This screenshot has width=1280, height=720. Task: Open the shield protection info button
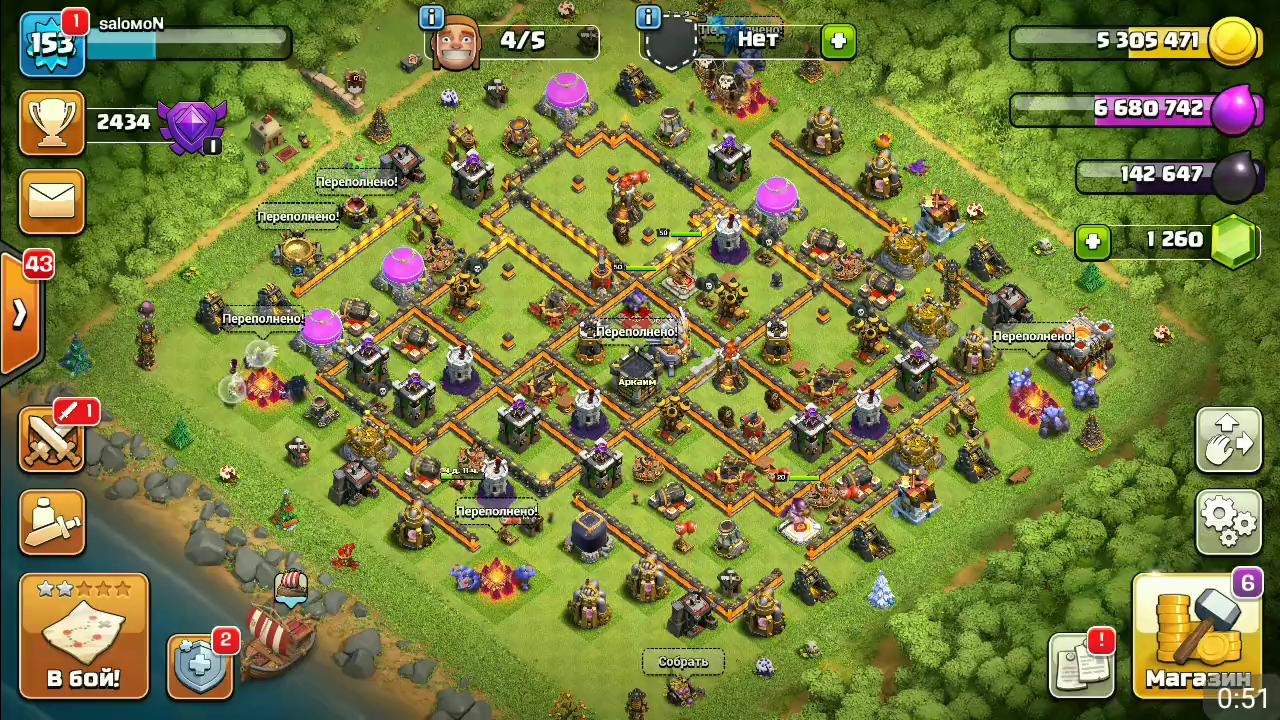click(x=200, y=665)
